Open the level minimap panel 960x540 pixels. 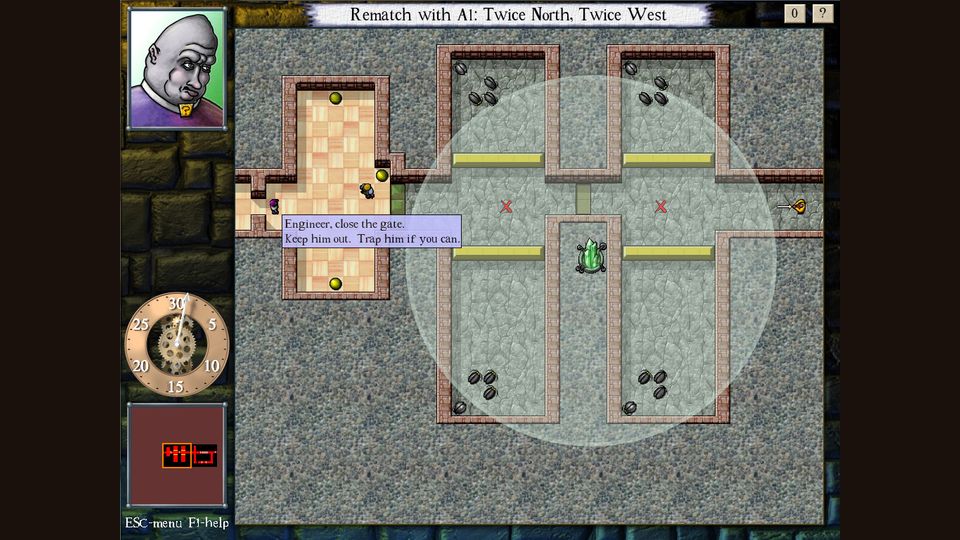click(x=177, y=455)
